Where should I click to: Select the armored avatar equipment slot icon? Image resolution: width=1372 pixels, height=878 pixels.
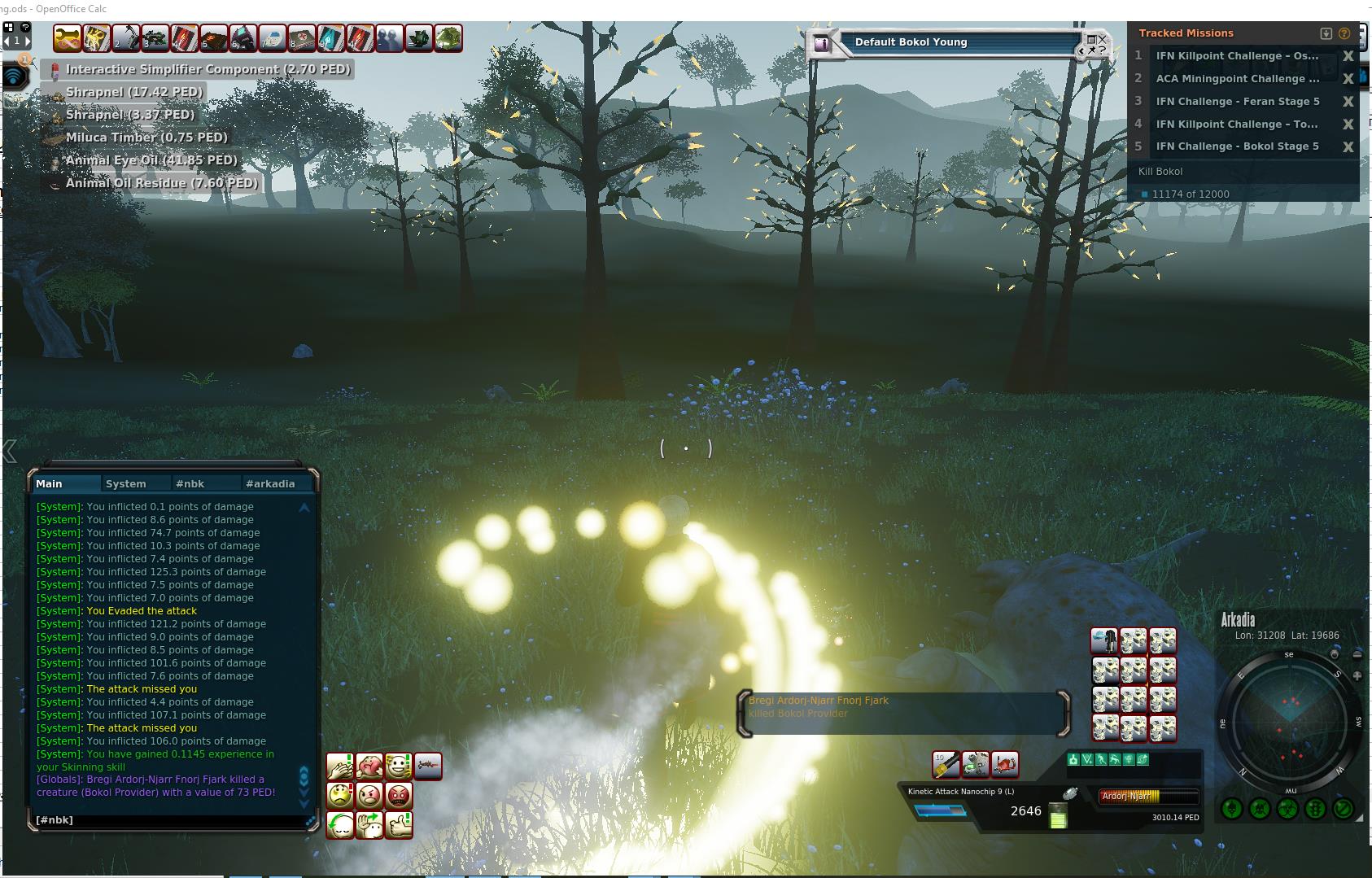coord(1104,641)
